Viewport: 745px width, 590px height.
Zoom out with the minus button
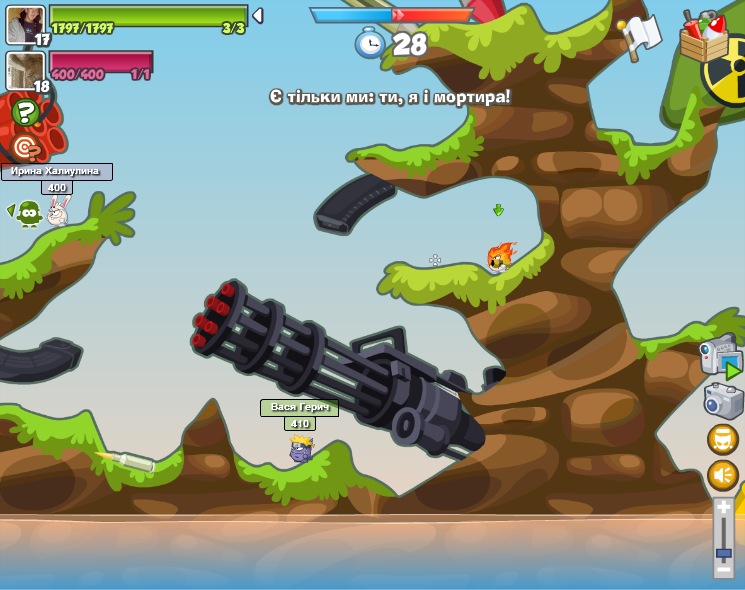pyautogui.click(x=723, y=570)
